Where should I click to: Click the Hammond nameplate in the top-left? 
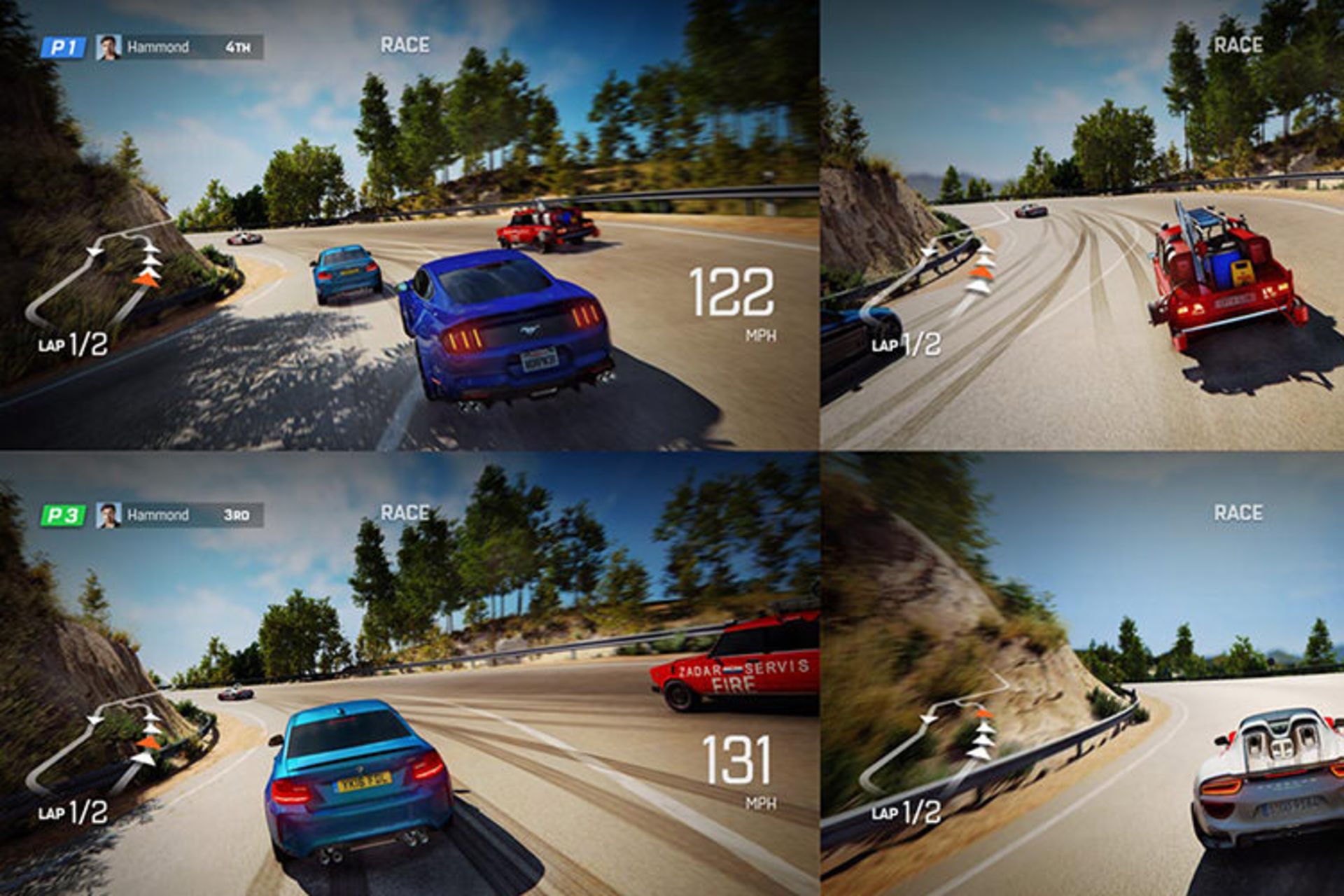click(x=159, y=46)
